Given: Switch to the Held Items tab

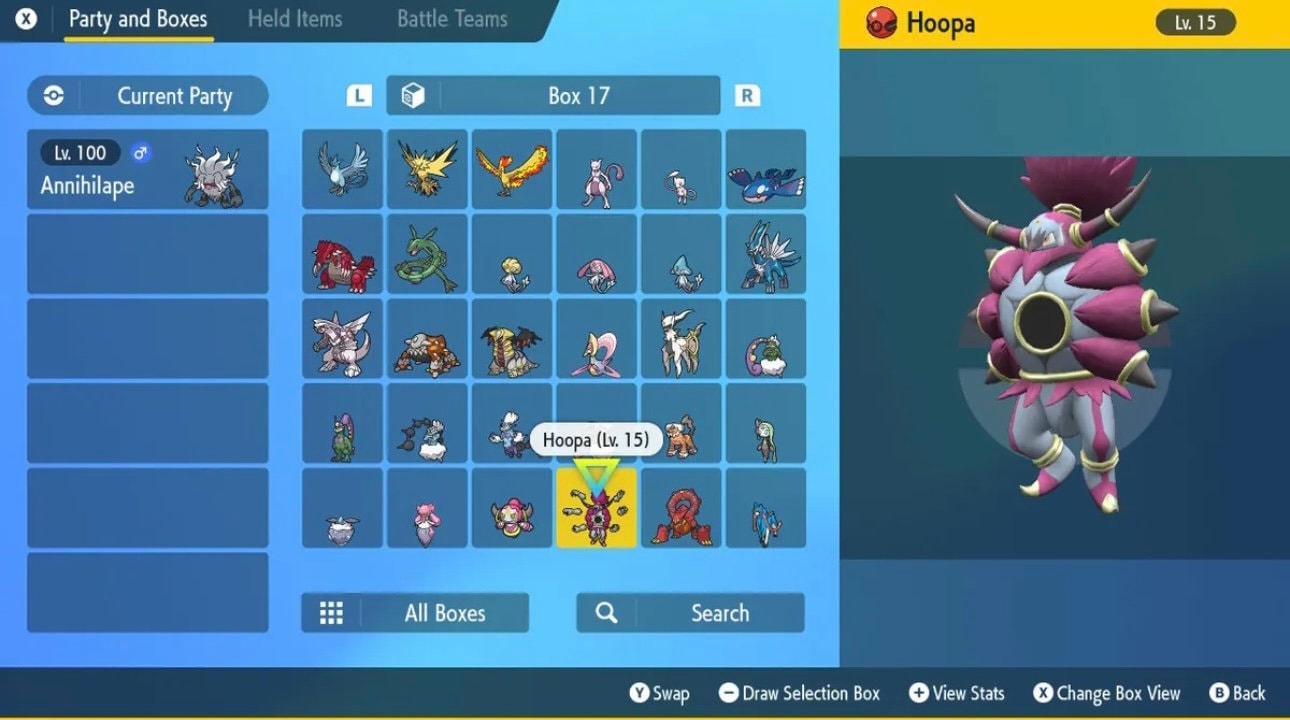Looking at the screenshot, I should (295, 18).
